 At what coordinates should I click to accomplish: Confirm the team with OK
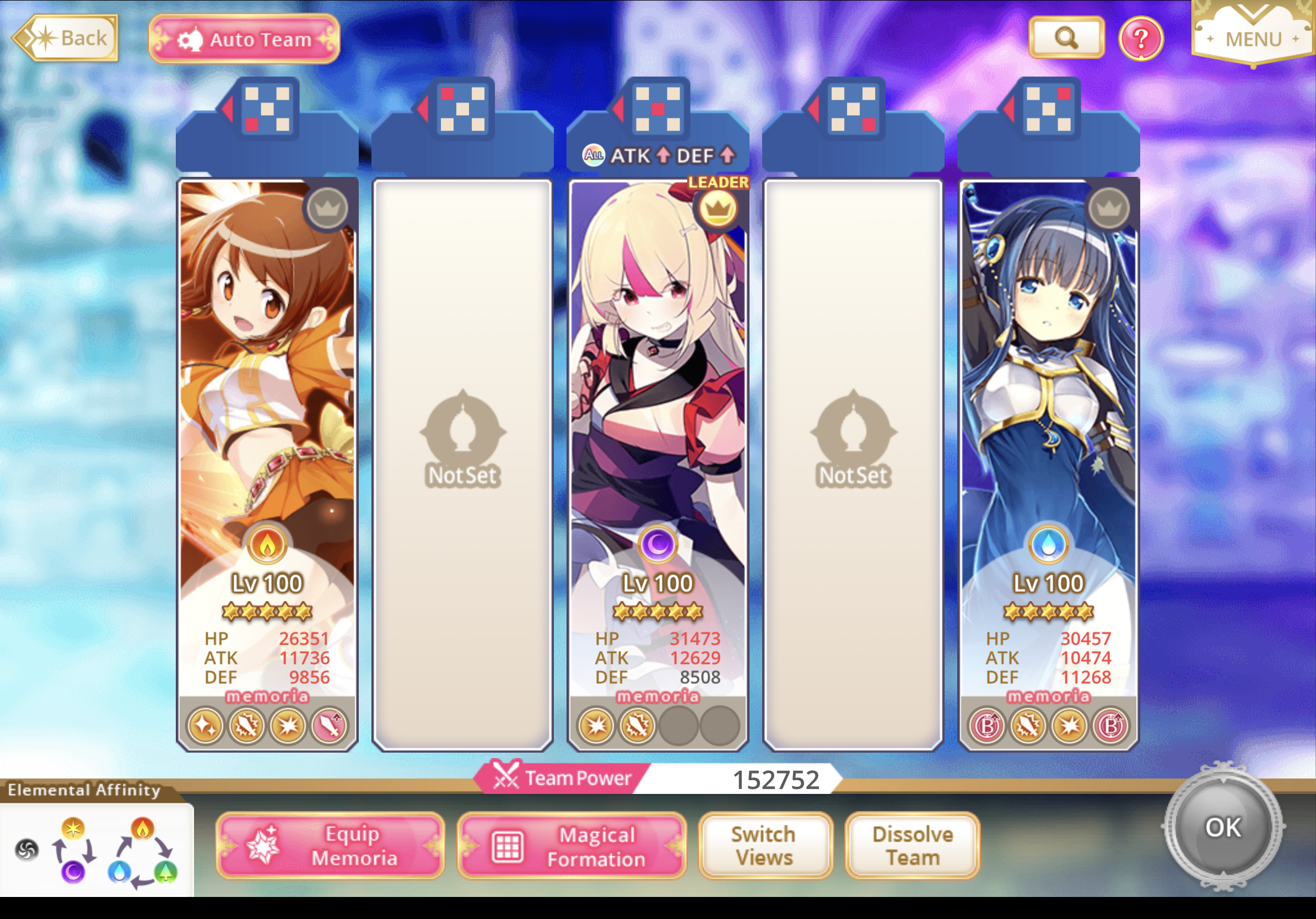1223,827
